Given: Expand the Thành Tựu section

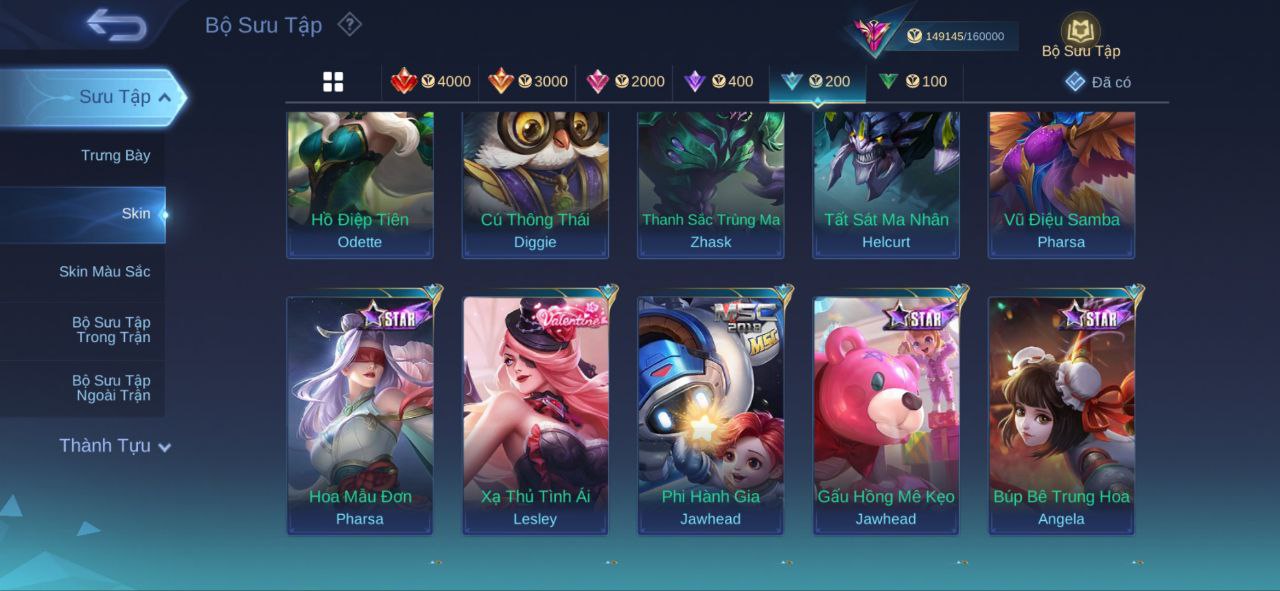Looking at the screenshot, I should [x=114, y=446].
